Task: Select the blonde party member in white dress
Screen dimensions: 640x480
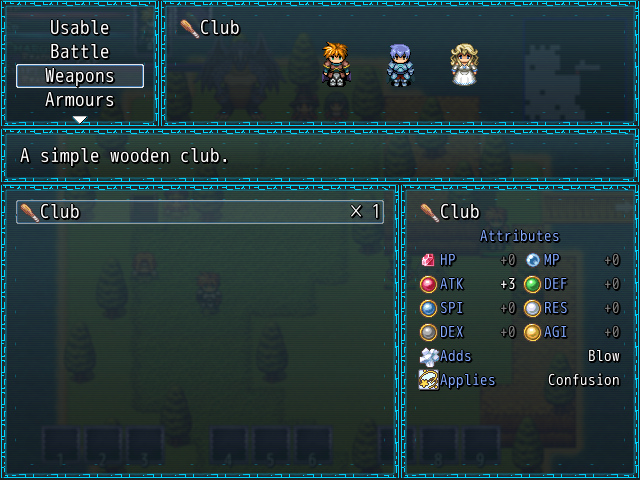Action: pyautogui.click(x=463, y=65)
